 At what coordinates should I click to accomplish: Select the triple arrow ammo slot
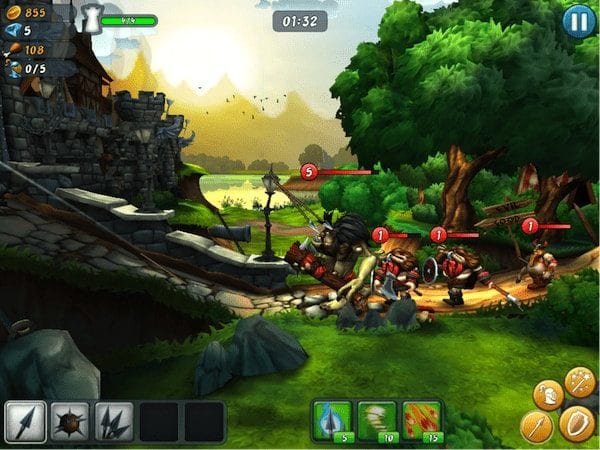[x=113, y=421]
